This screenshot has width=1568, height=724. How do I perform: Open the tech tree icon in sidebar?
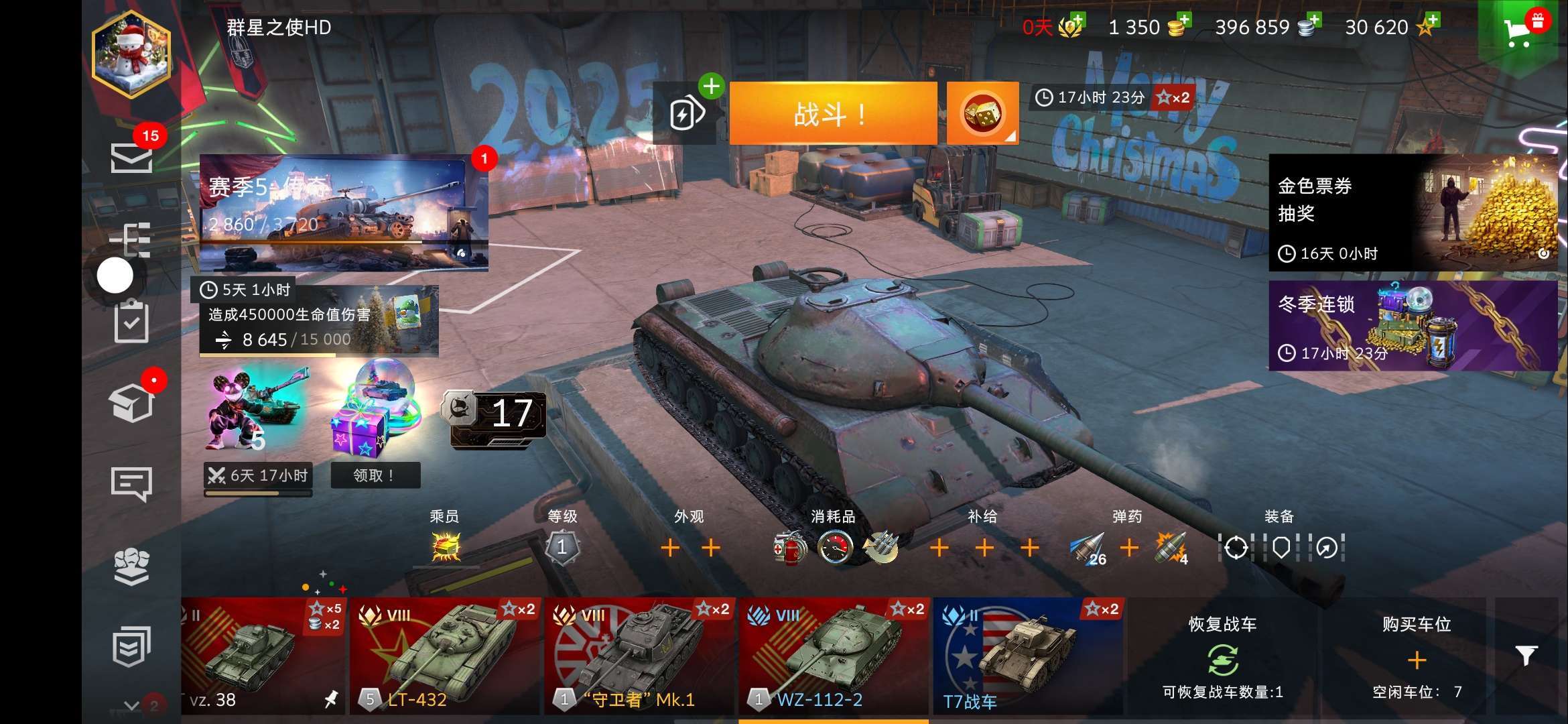coord(131,239)
